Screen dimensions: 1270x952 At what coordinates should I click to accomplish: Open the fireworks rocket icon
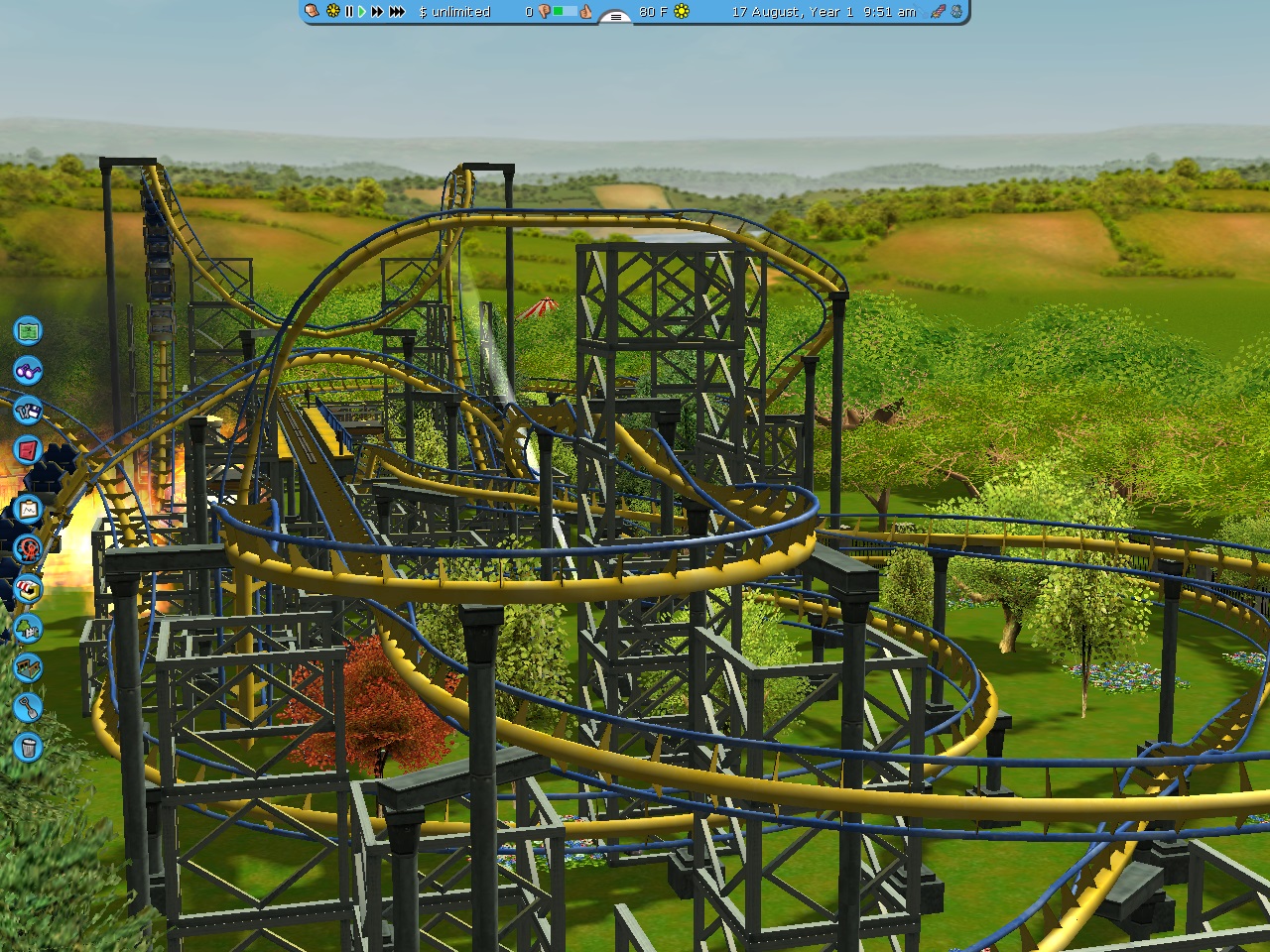(x=938, y=12)
